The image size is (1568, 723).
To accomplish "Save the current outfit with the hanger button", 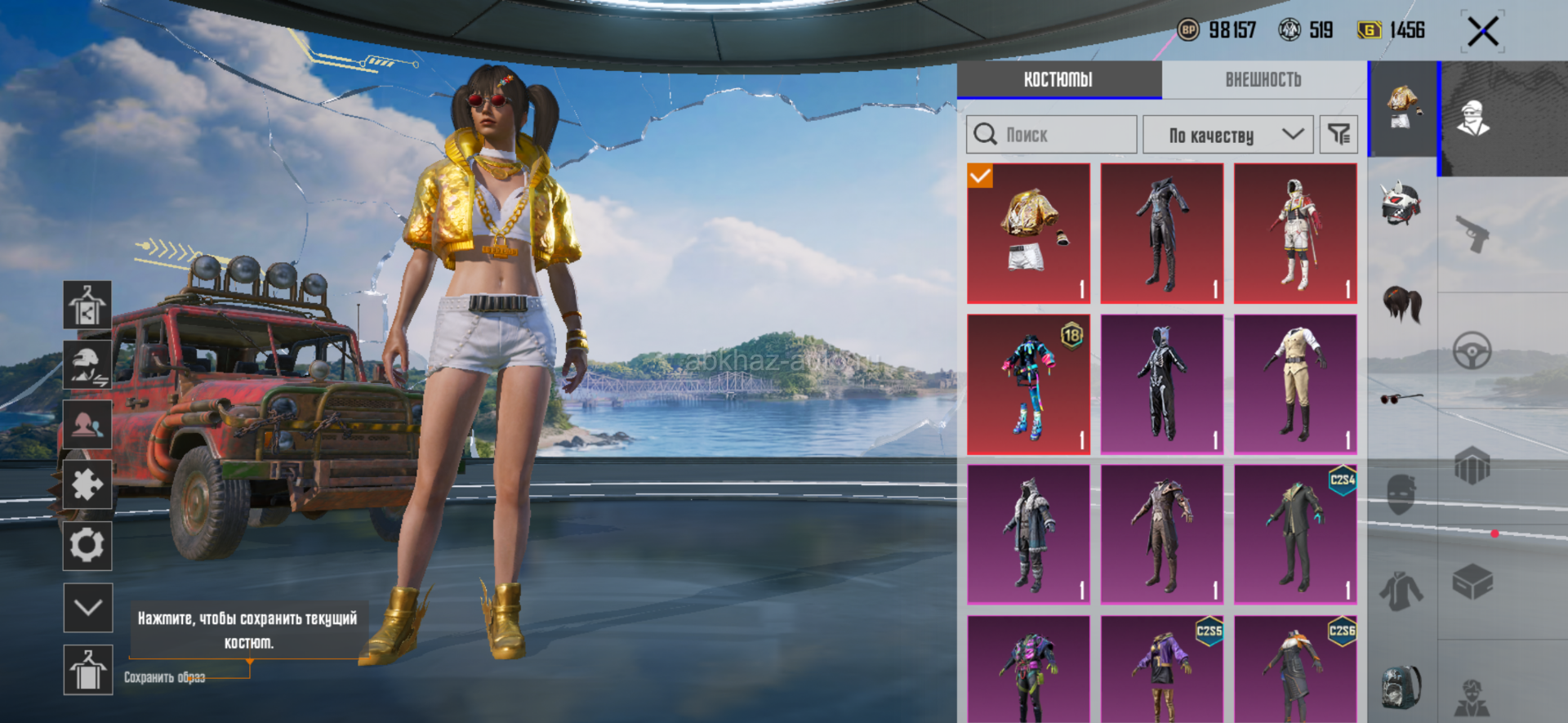I will [x=87, y=670].
